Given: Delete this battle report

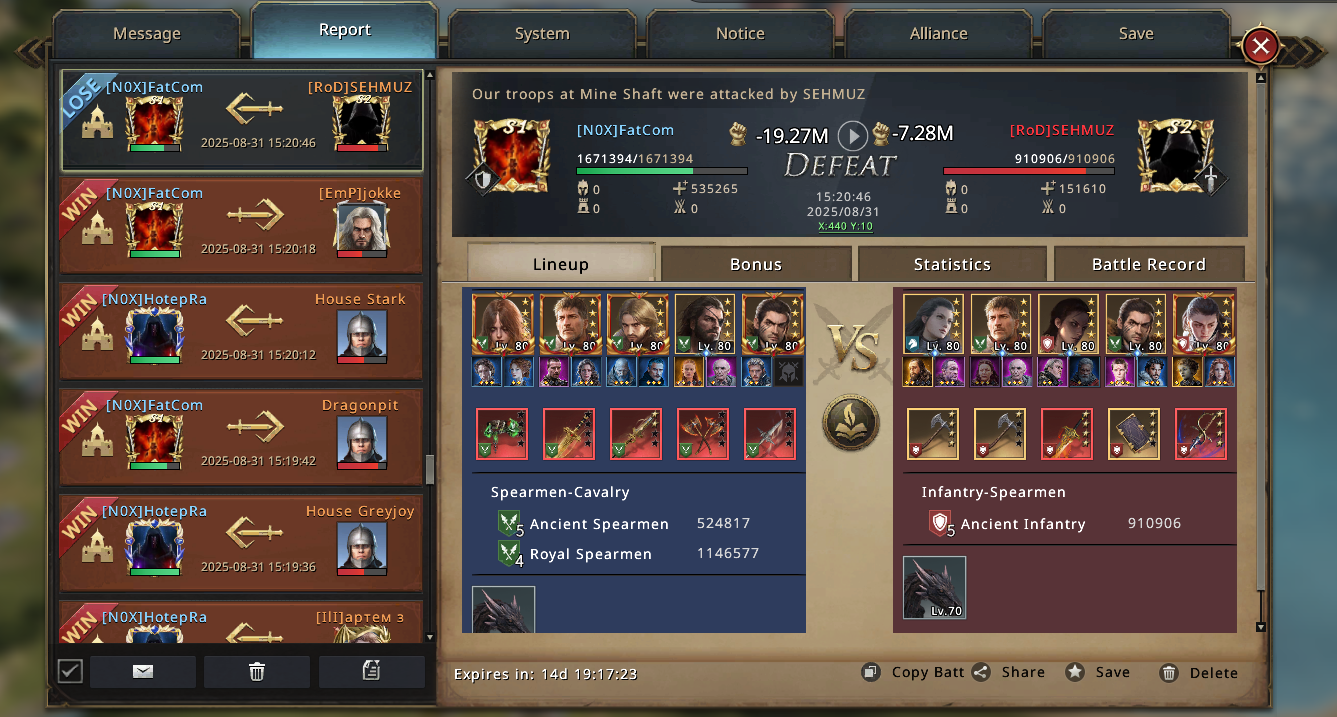Looking at the screenshot, I should [1199, 673].
